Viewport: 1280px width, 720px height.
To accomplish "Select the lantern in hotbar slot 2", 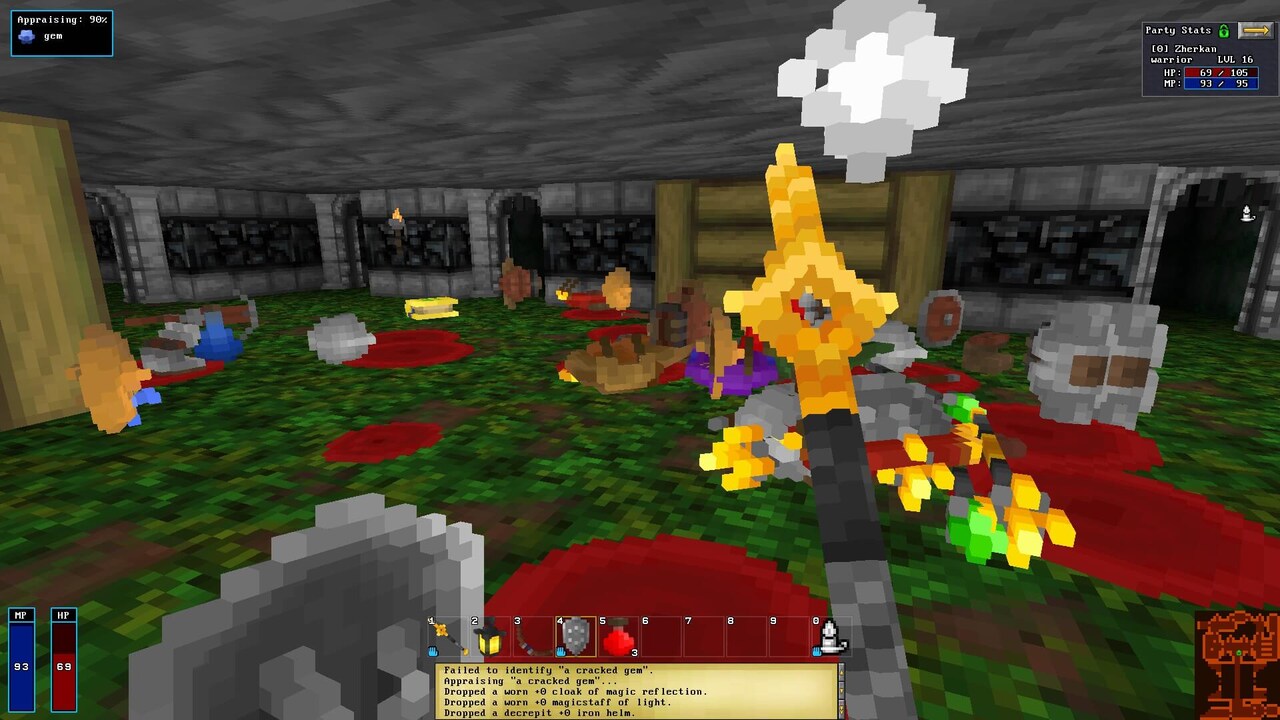I will (x=491, y=638).
